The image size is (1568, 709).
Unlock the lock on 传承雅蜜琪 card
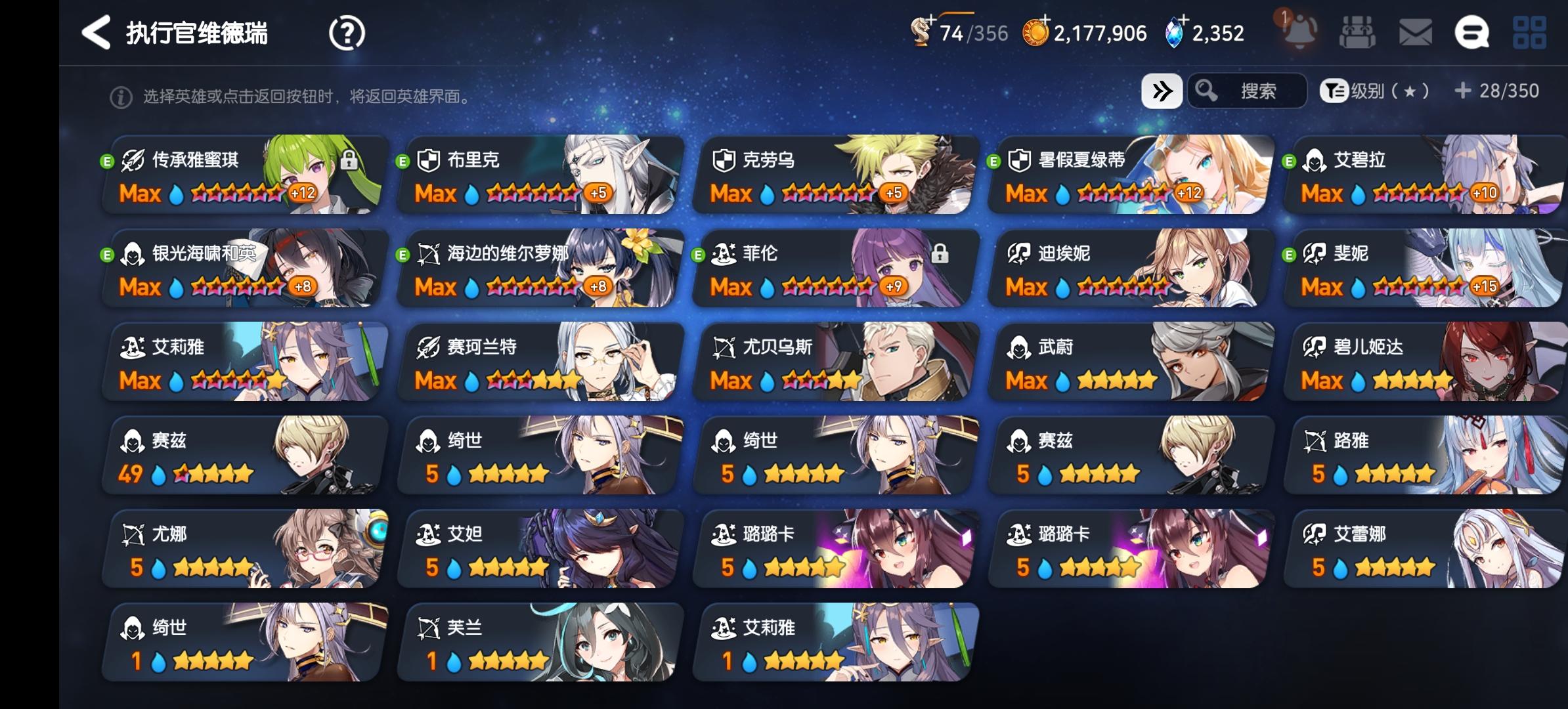347,160
